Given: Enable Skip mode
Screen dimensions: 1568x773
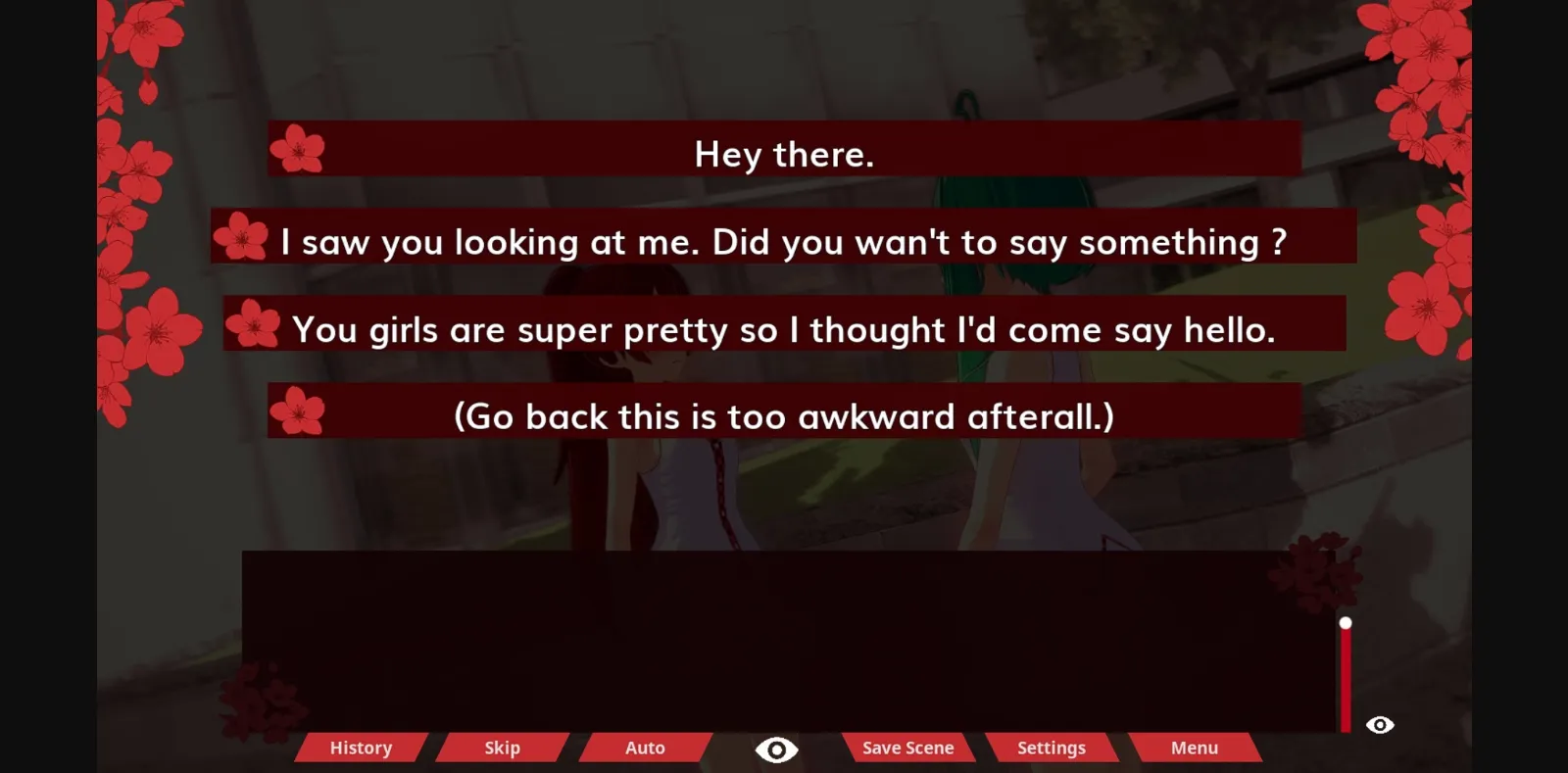Looking at the screenshot, I should click(501, 748).
